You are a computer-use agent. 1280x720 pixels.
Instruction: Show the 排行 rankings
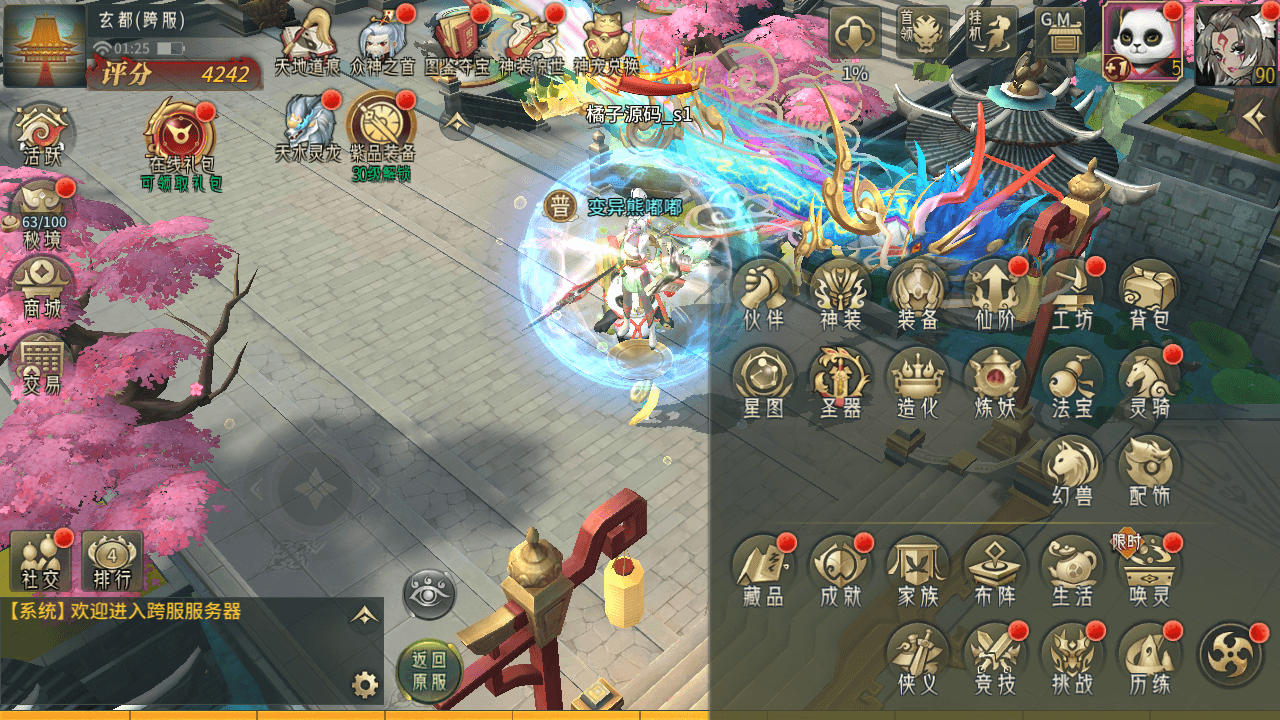pos(112,560)
